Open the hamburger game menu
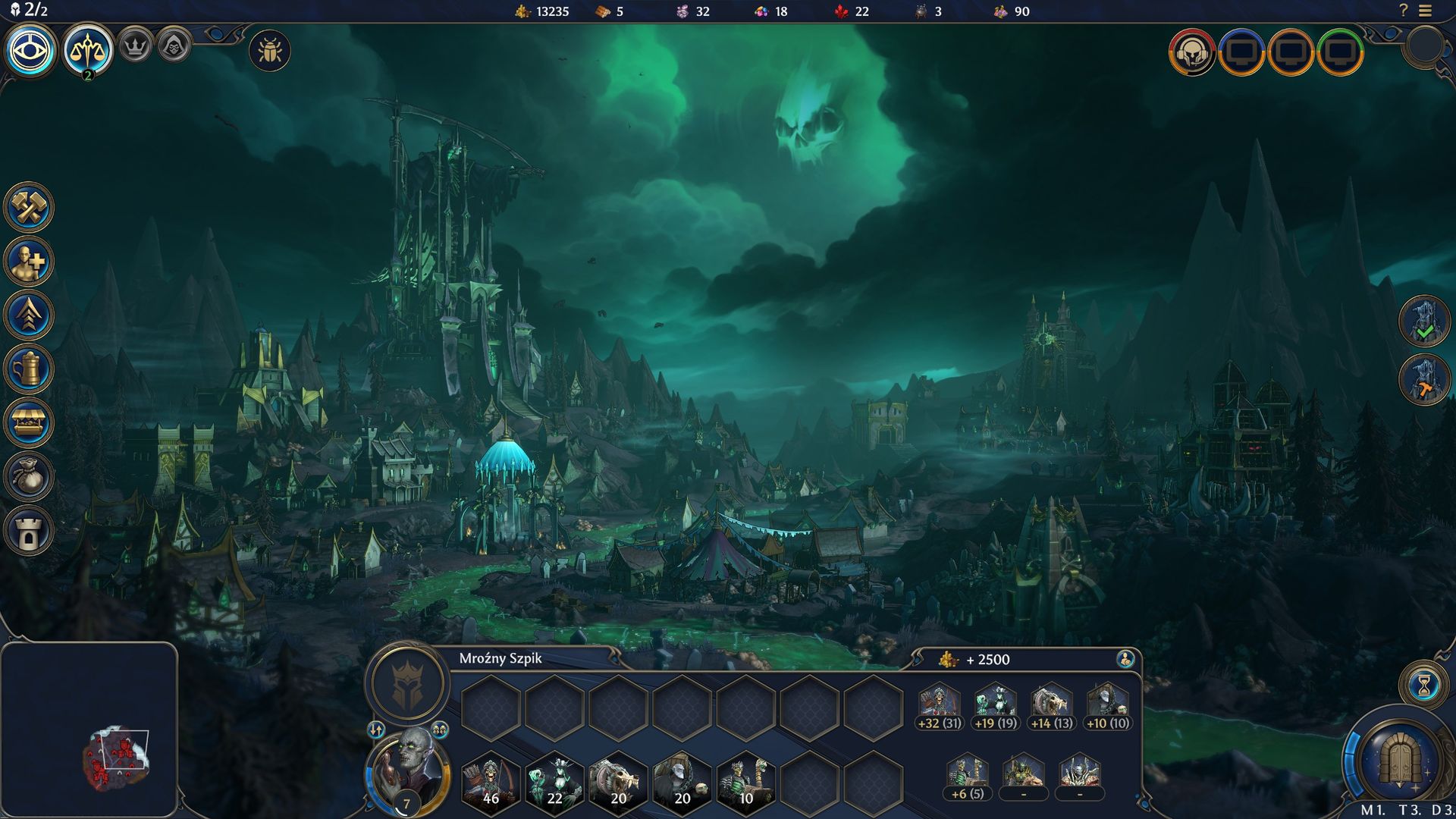 [1426, 11]
